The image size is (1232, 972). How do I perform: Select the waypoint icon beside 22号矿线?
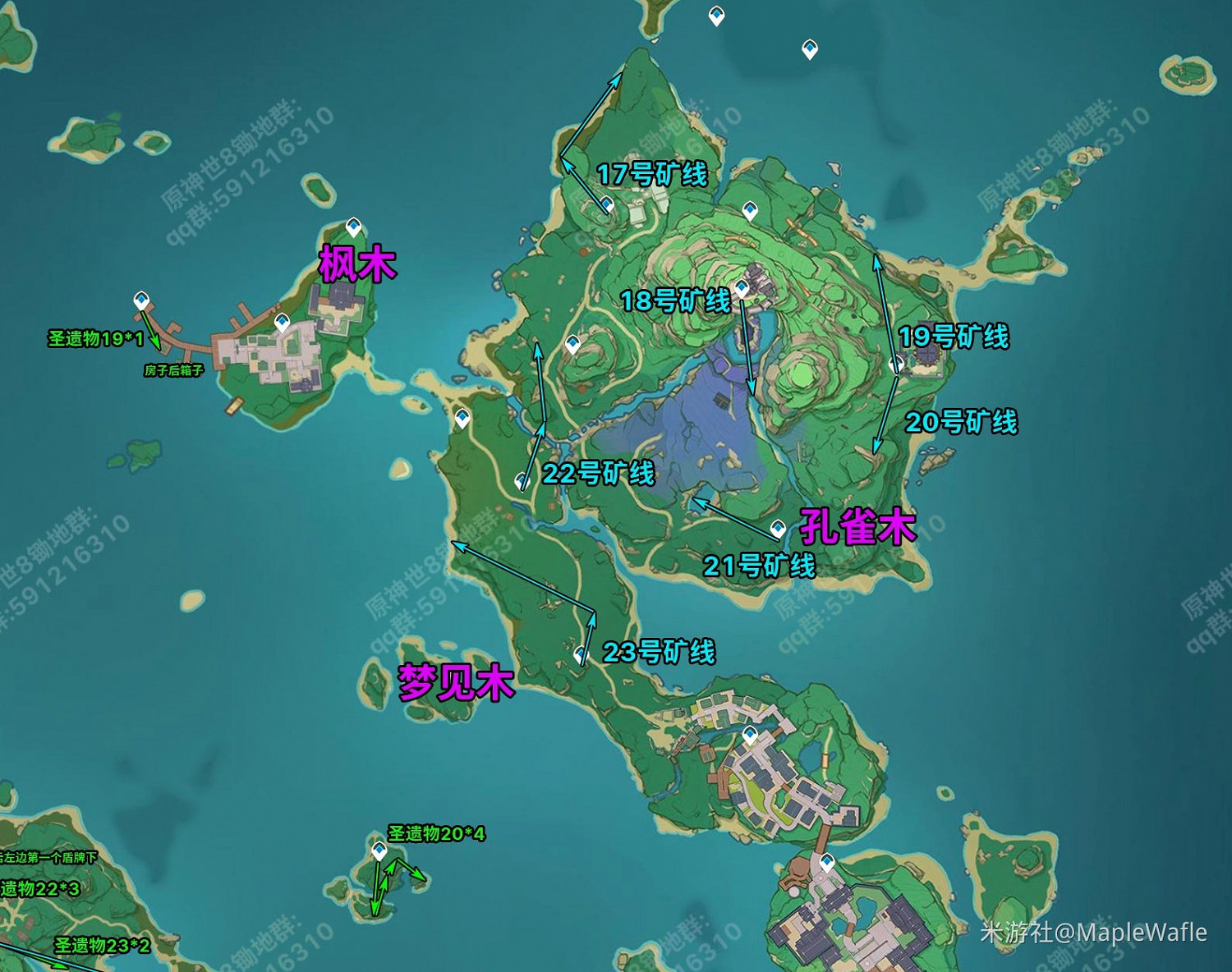pos(521,481)
